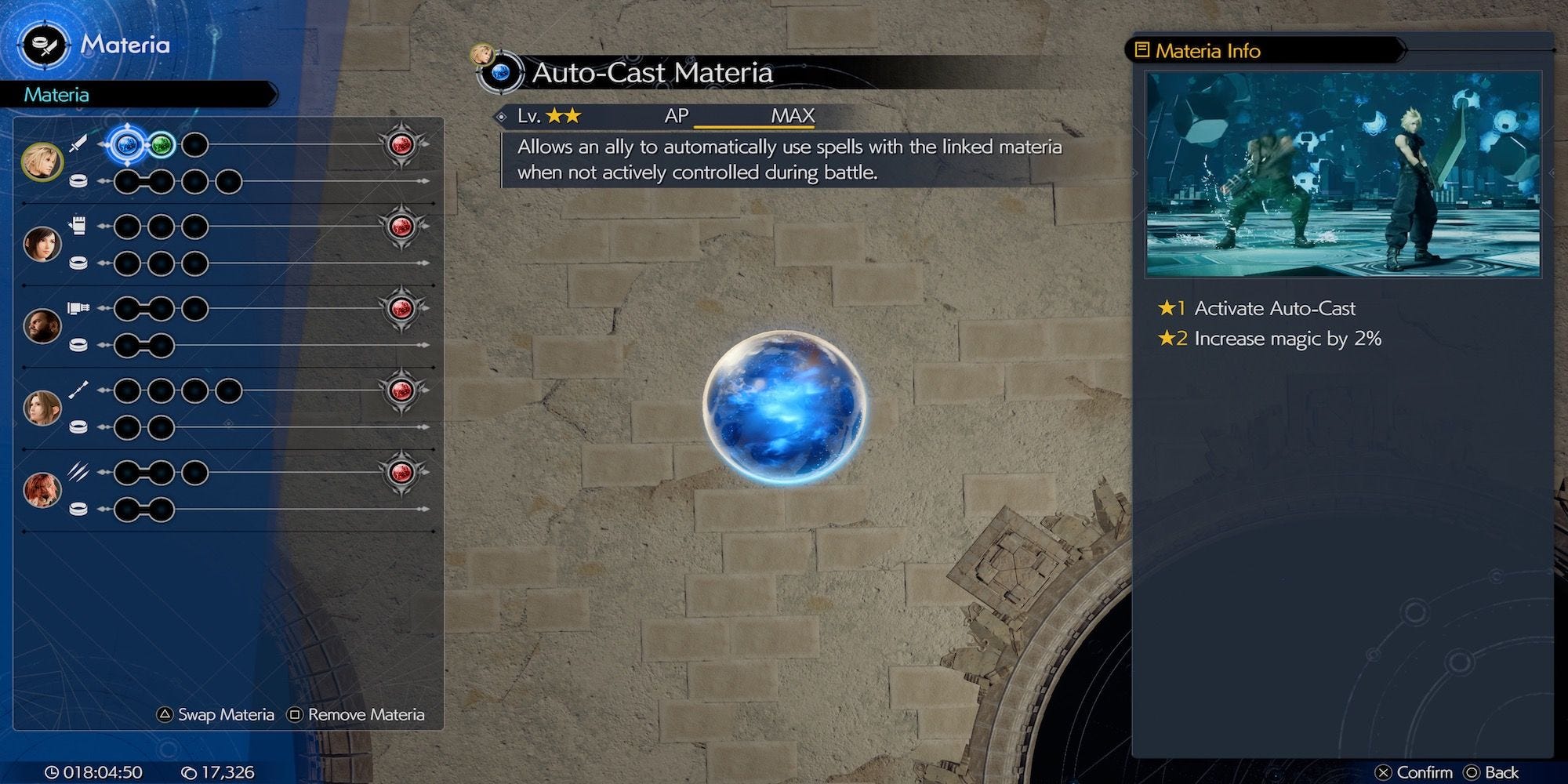Click Aerith's staff weapon row icon
Viewport: 1568px width, 784px height.
(x=78, y=390)
